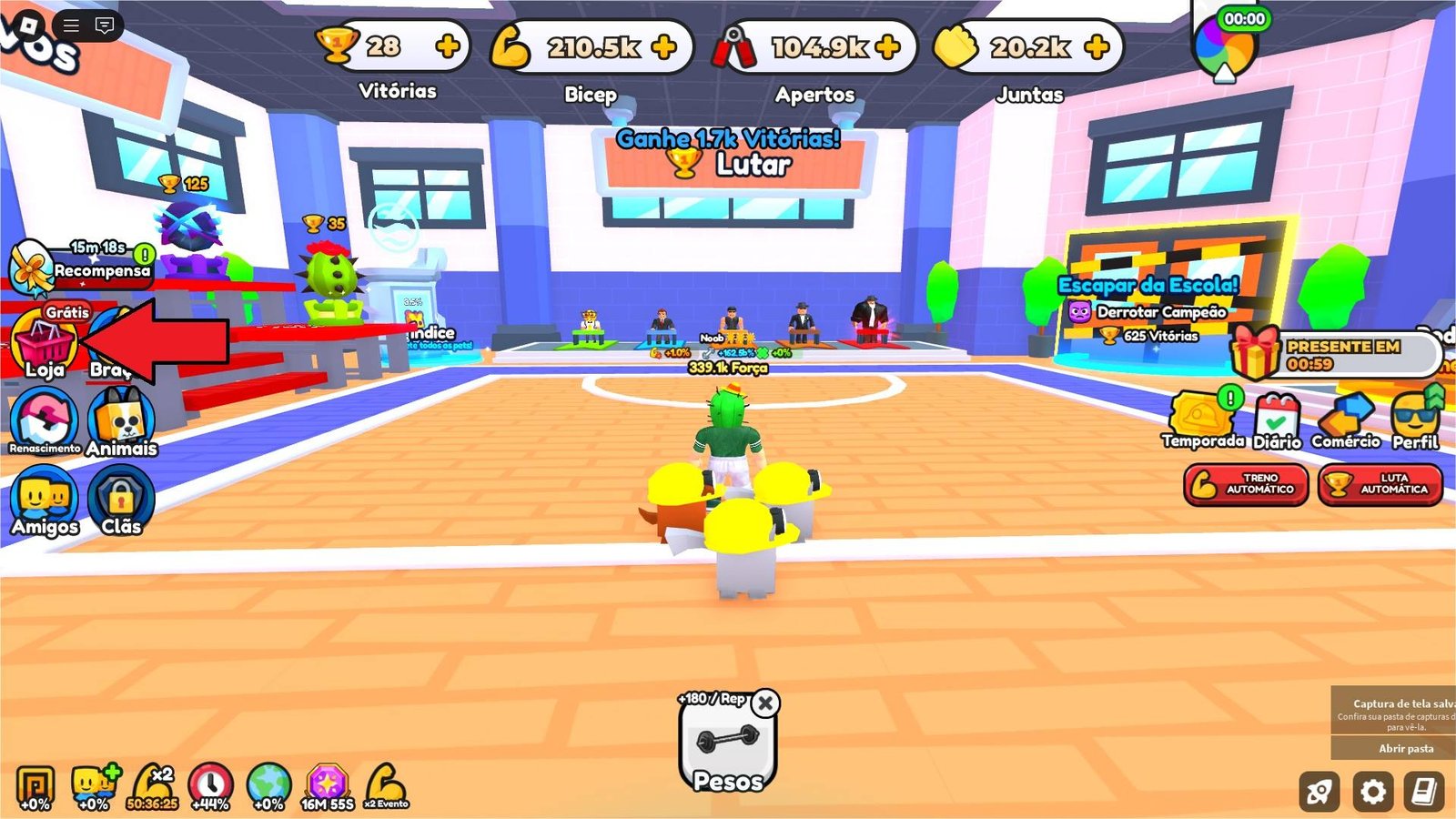Open the Perfil profile menu

pyautogui.click(x=1415, y=419)
